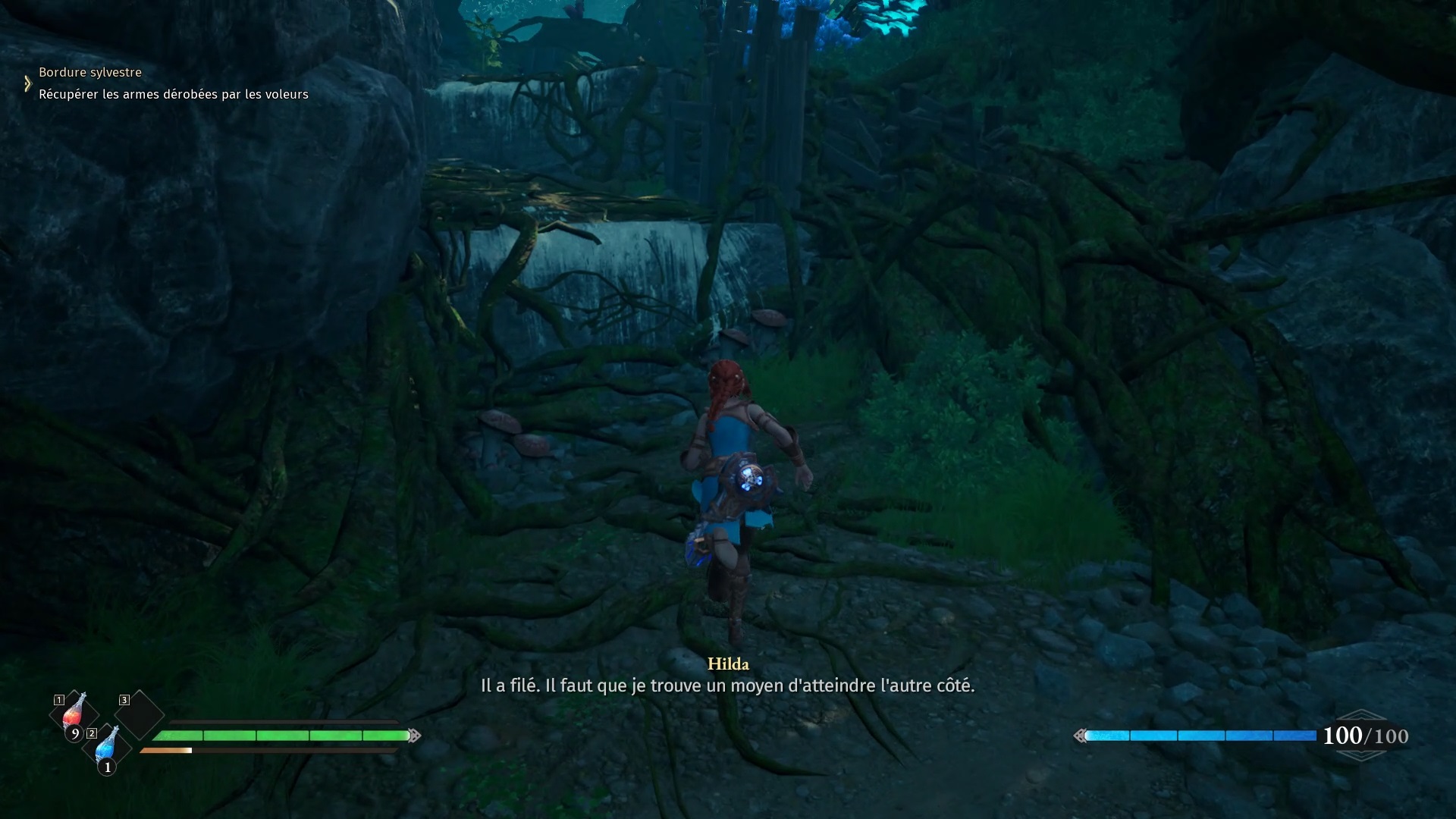Open the Bordure sylvestre quest tracker

click(x=90, y=73)
